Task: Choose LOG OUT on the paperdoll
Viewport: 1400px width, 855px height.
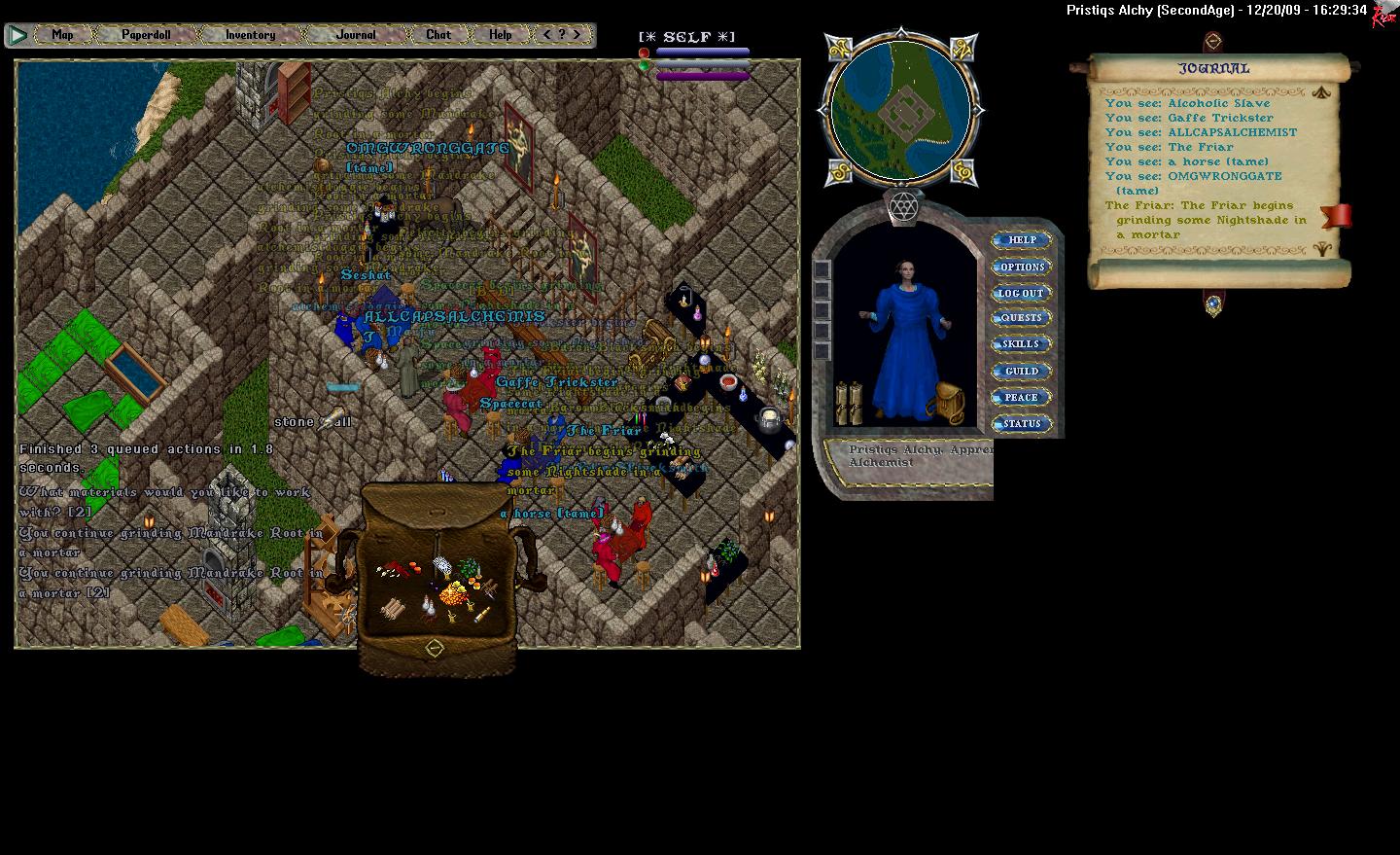Action: [1021, 293]
